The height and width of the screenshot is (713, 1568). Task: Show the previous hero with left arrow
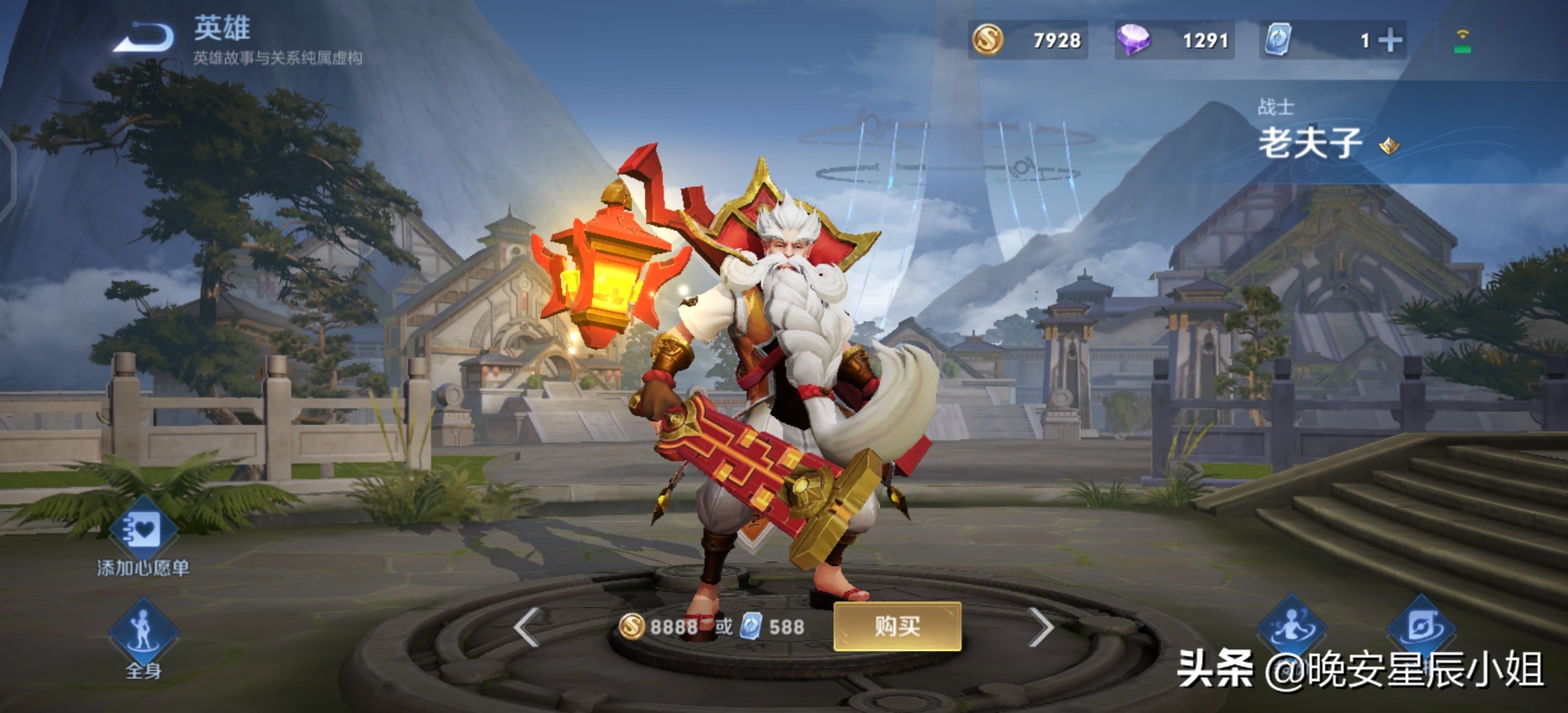[528, 627]
